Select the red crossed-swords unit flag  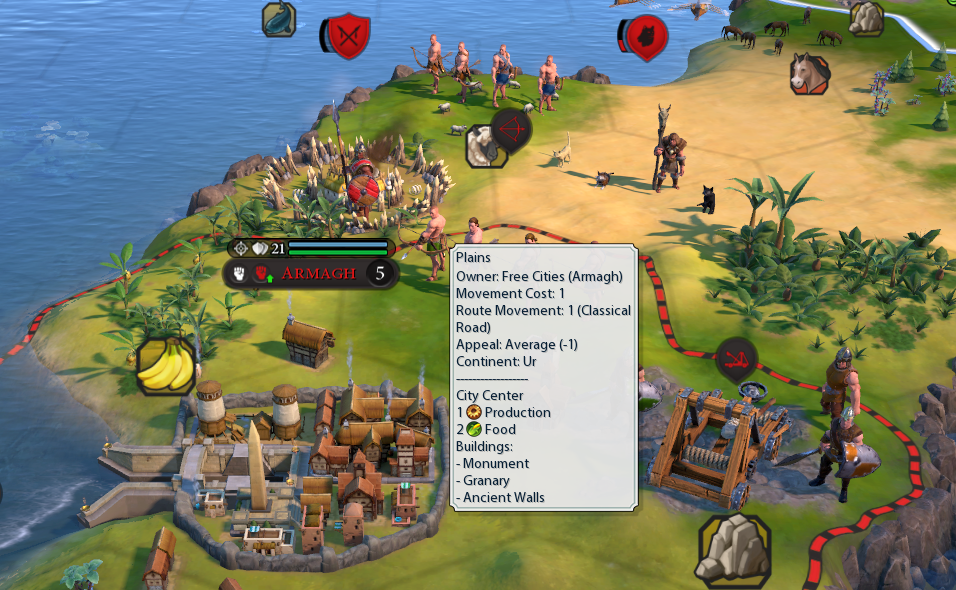click(349, 37)
